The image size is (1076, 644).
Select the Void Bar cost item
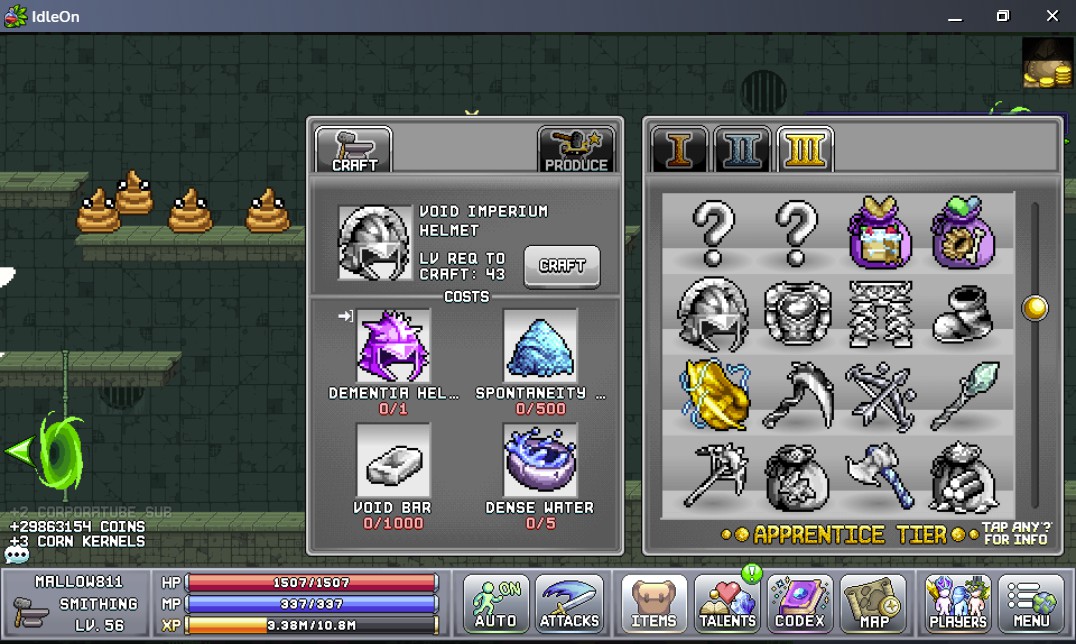pyautogui.click(x=394, y=460)
